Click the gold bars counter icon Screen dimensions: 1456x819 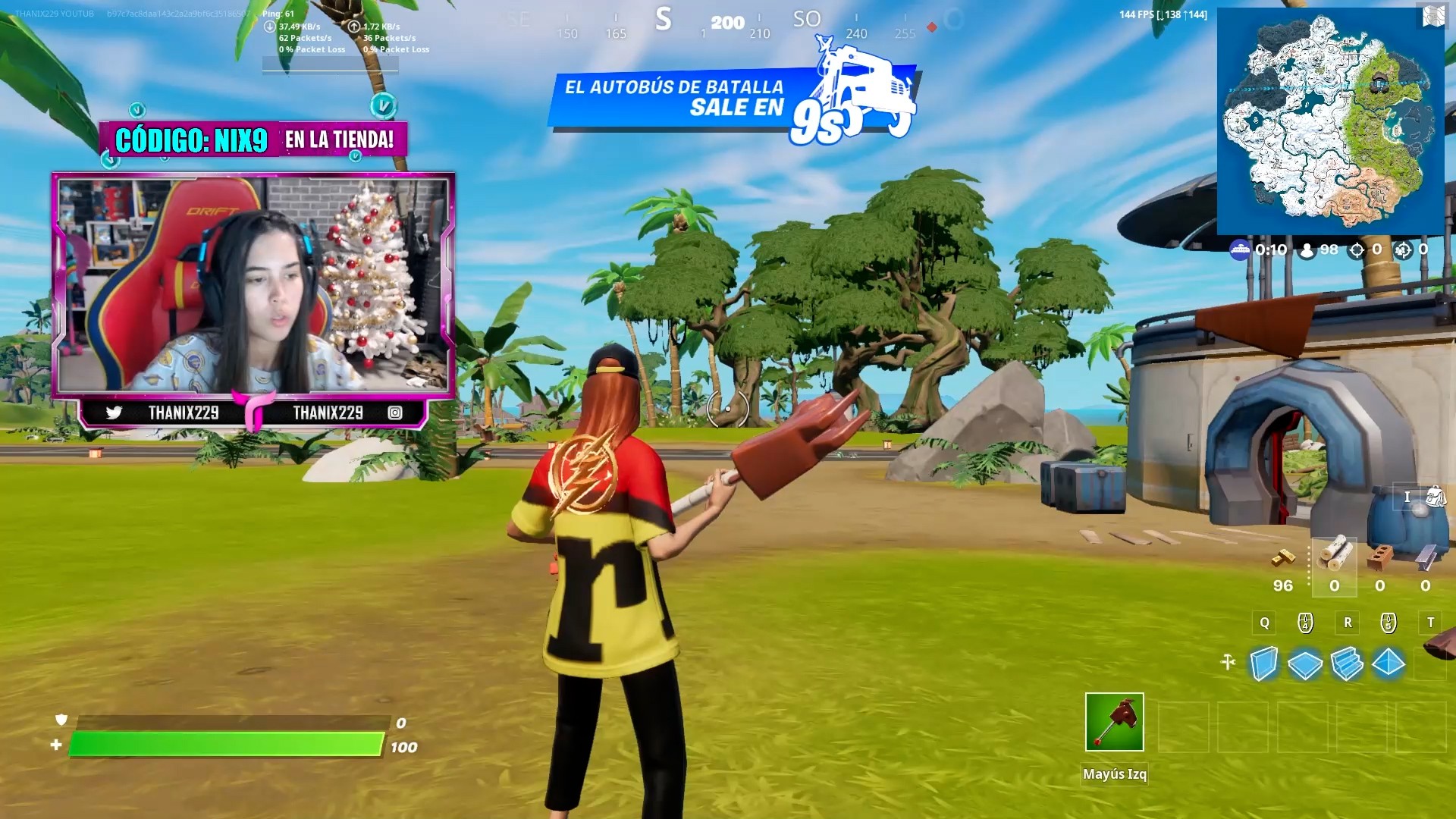point(1283,559)
